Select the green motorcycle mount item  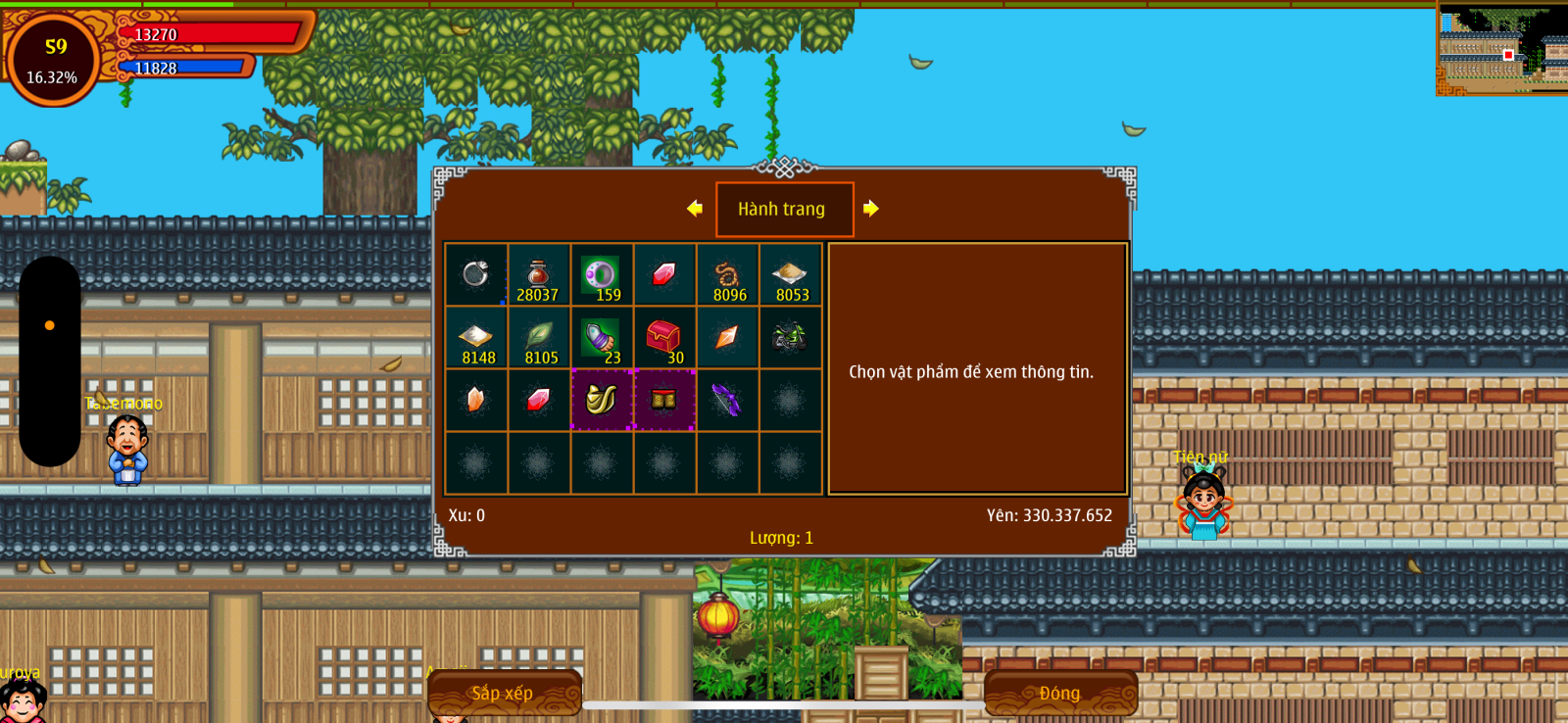790,338
